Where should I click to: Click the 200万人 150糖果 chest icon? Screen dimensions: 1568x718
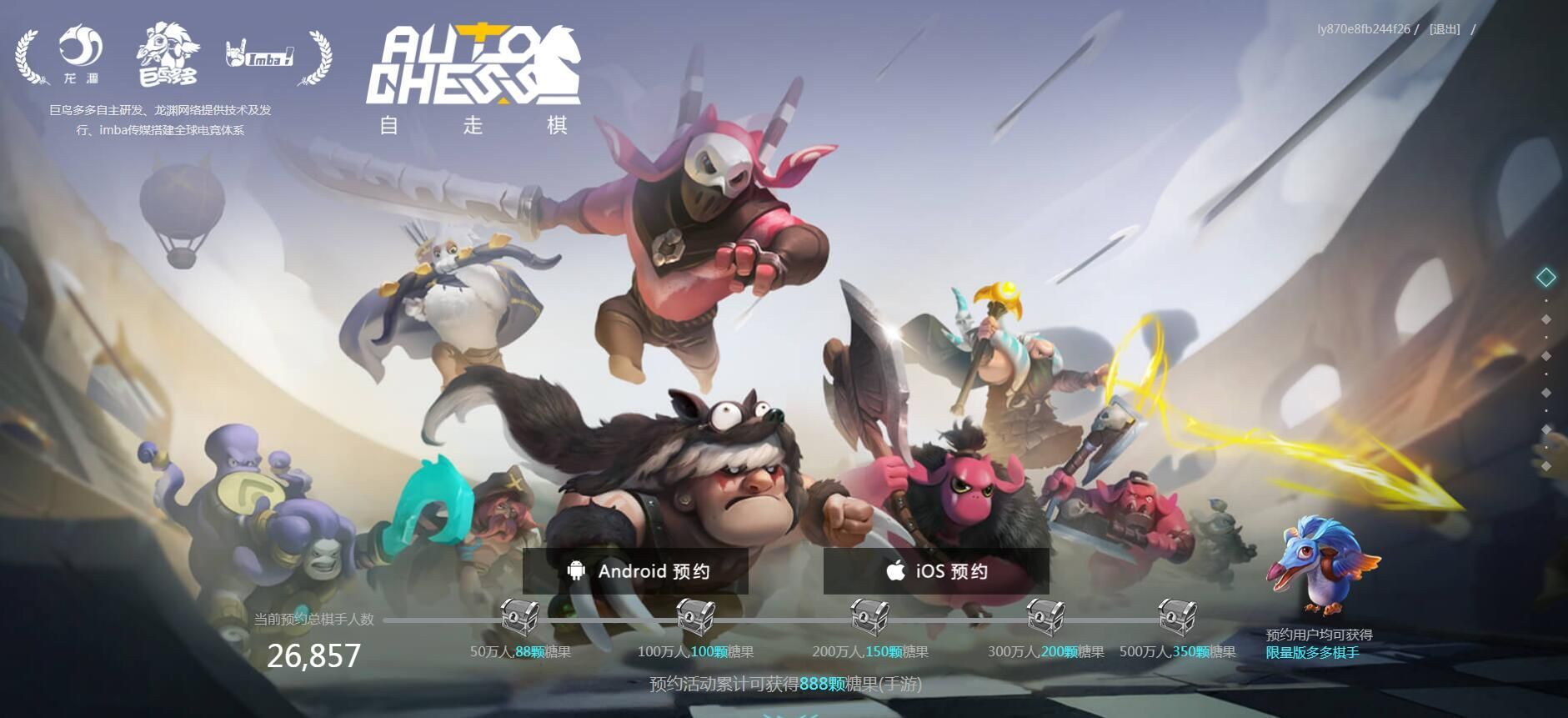point(870,619)
